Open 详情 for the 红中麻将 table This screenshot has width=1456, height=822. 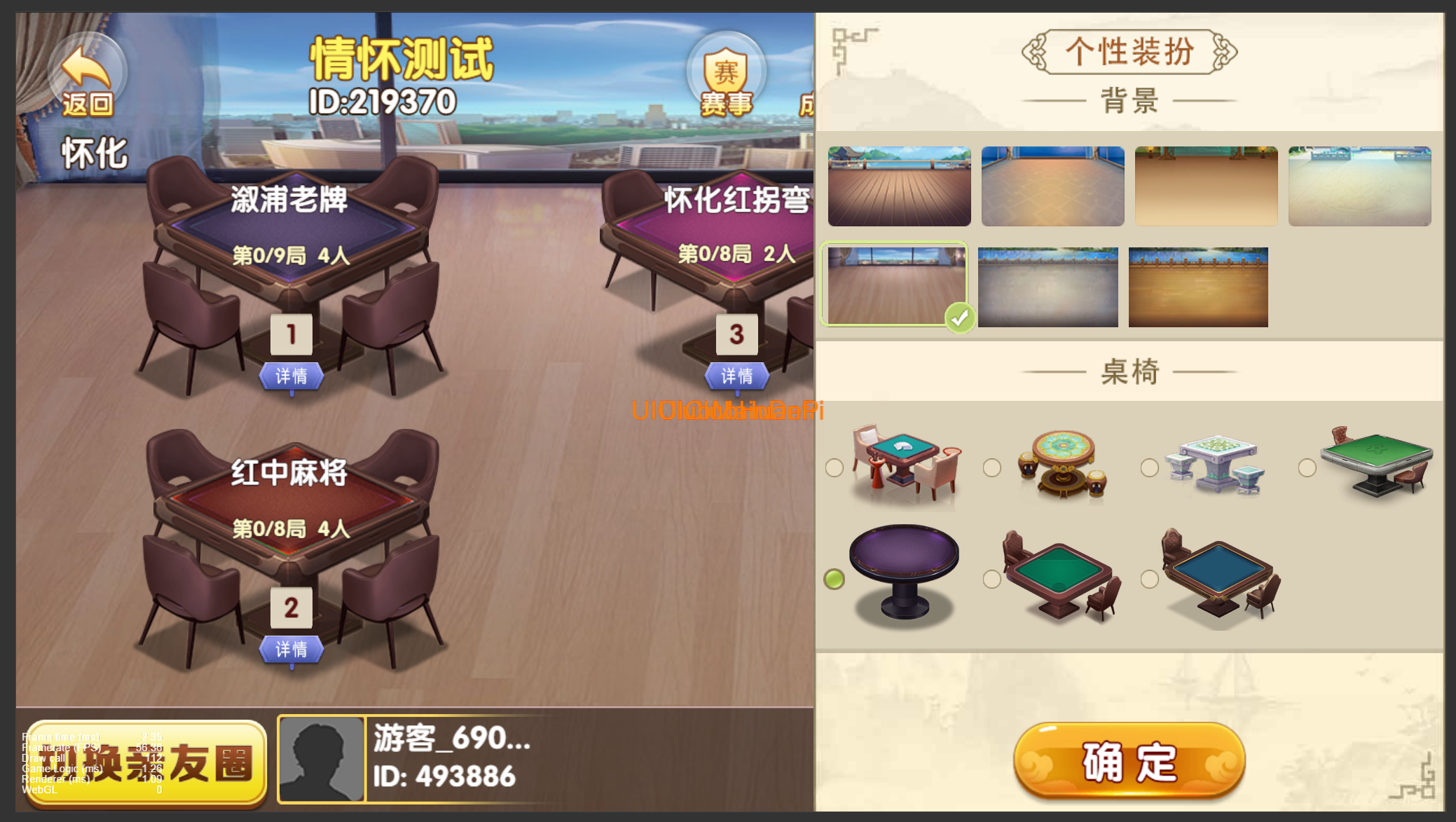(x=292, y=650)
